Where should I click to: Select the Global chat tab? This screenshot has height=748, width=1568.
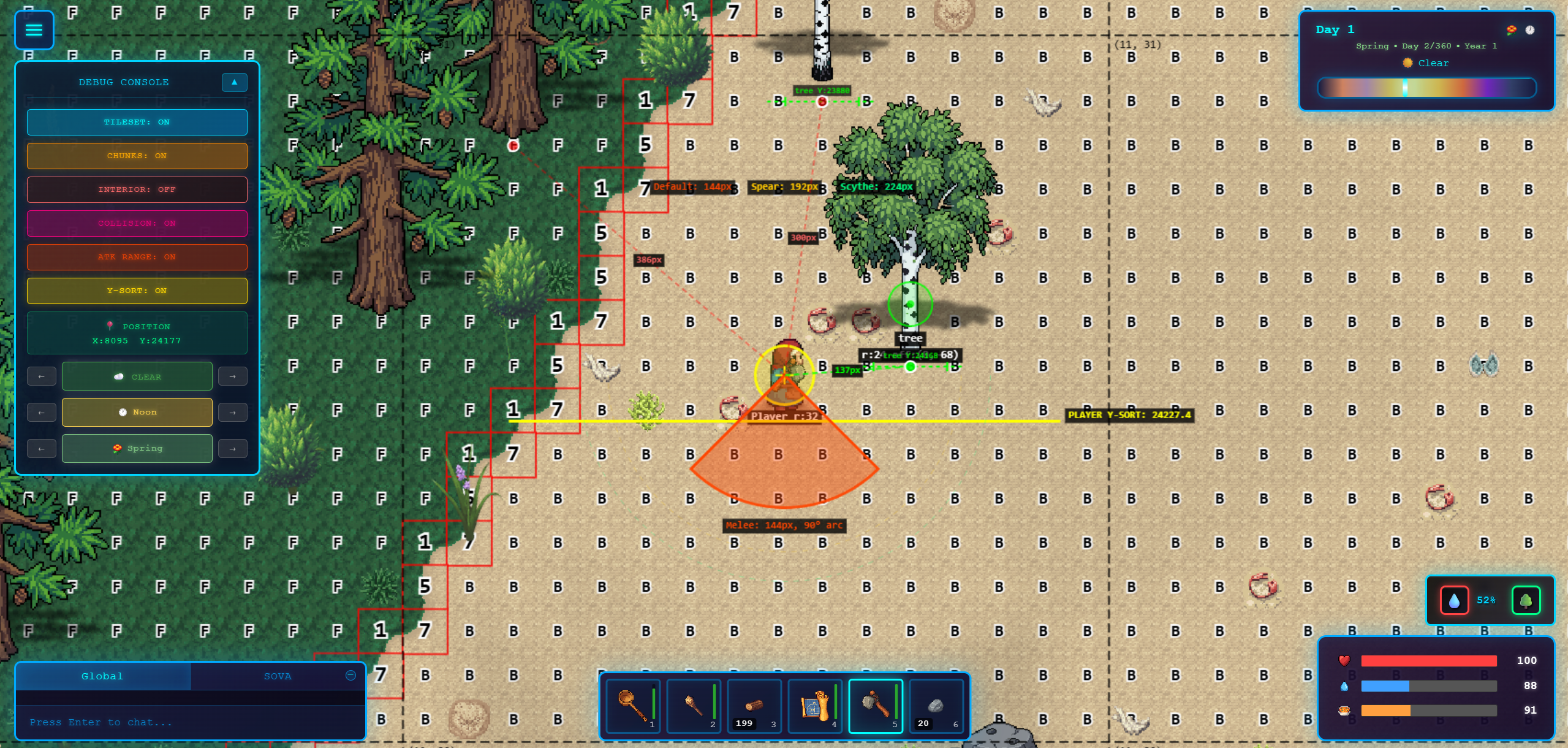tap(102, 676)
